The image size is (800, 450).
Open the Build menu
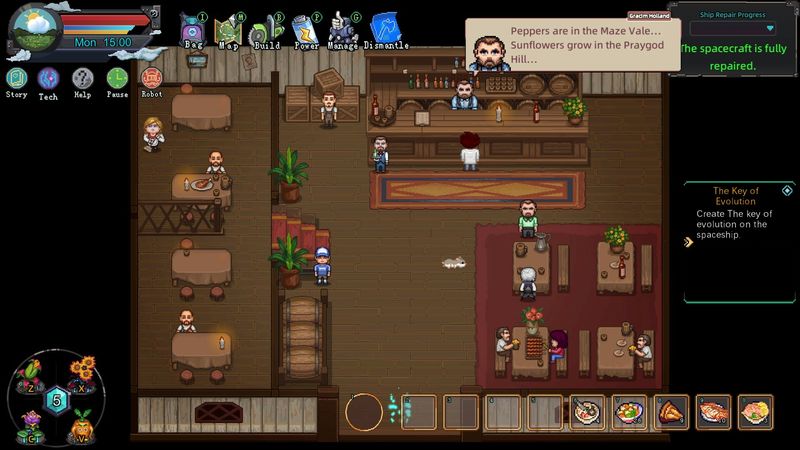pos(264,30)
